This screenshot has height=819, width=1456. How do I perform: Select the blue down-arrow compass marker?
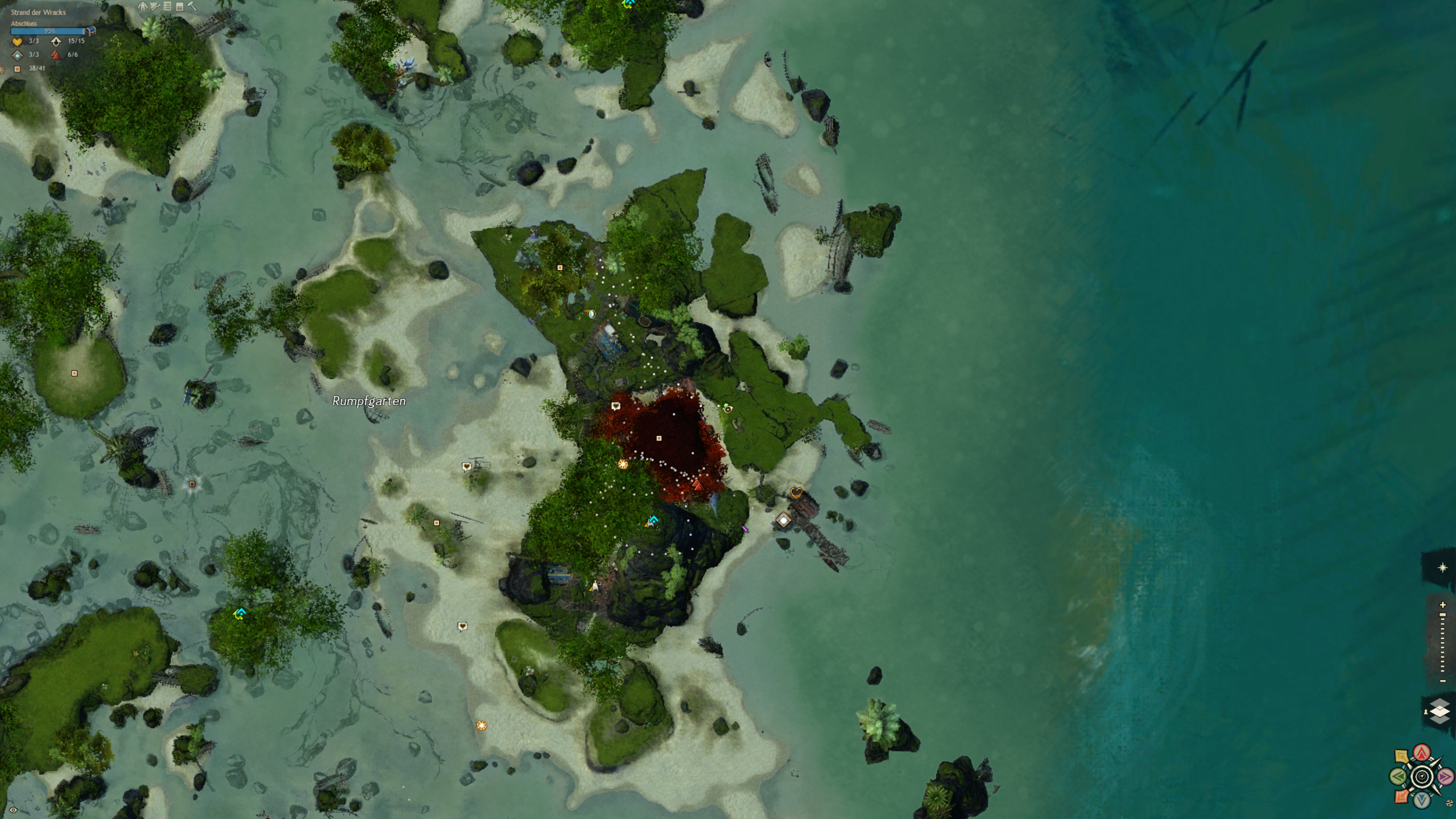click(x=1422, y=800)
